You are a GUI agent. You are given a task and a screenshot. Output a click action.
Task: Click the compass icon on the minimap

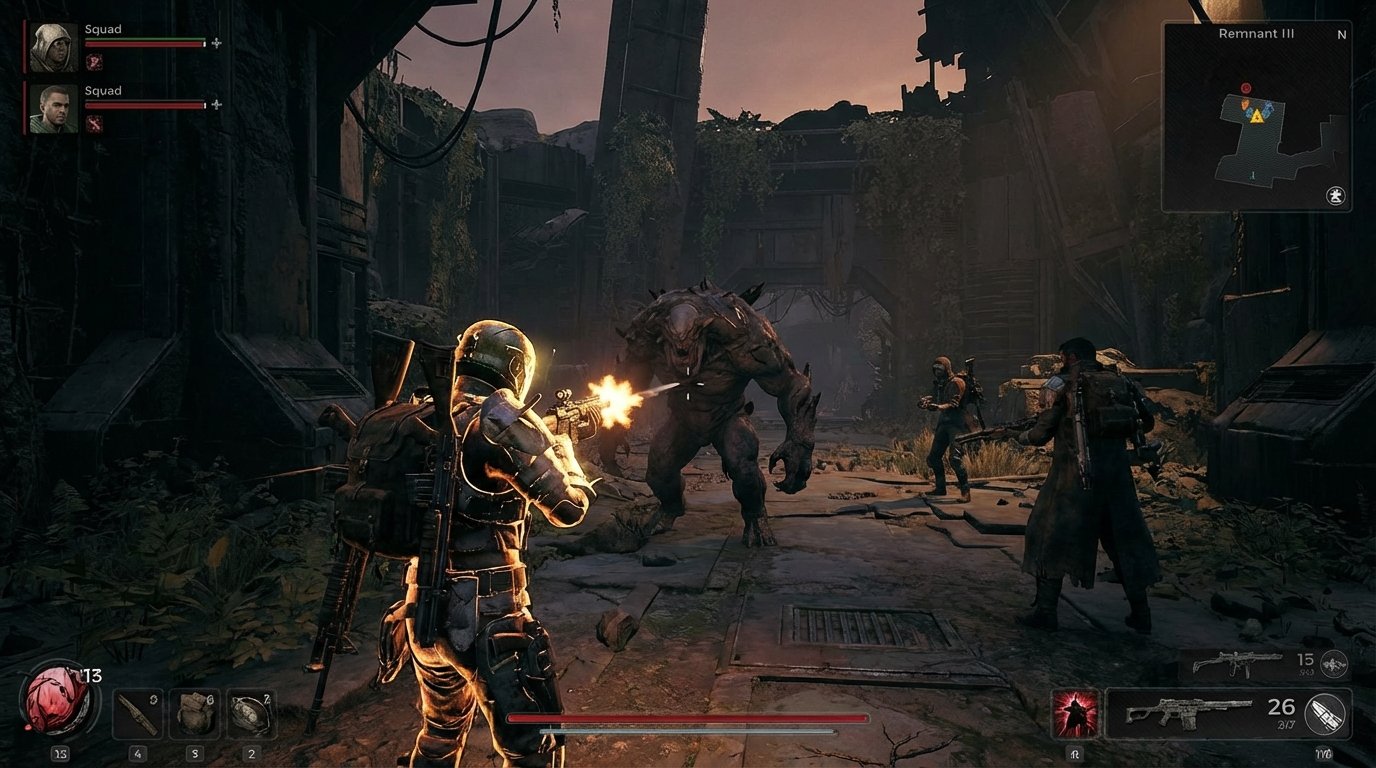tap(1335, 195)
